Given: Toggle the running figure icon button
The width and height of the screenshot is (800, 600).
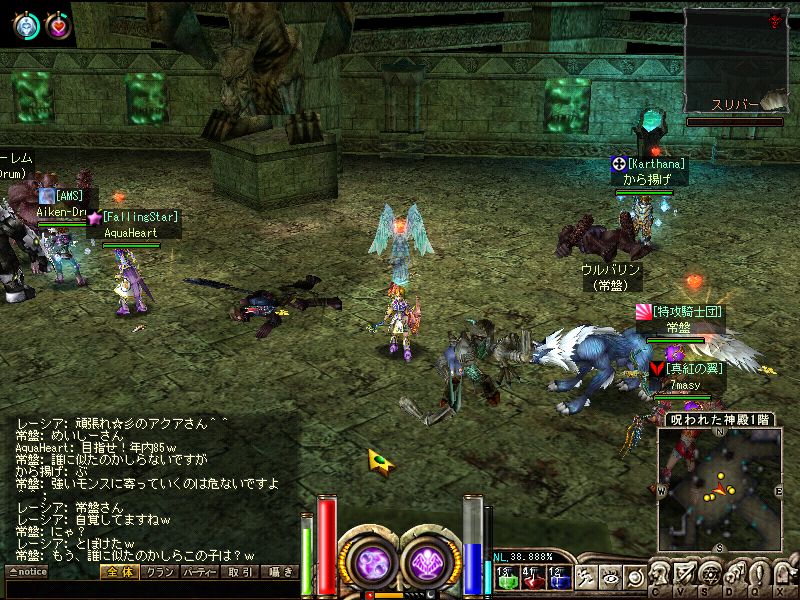Looking at the screenshot, I should (588, 577).
